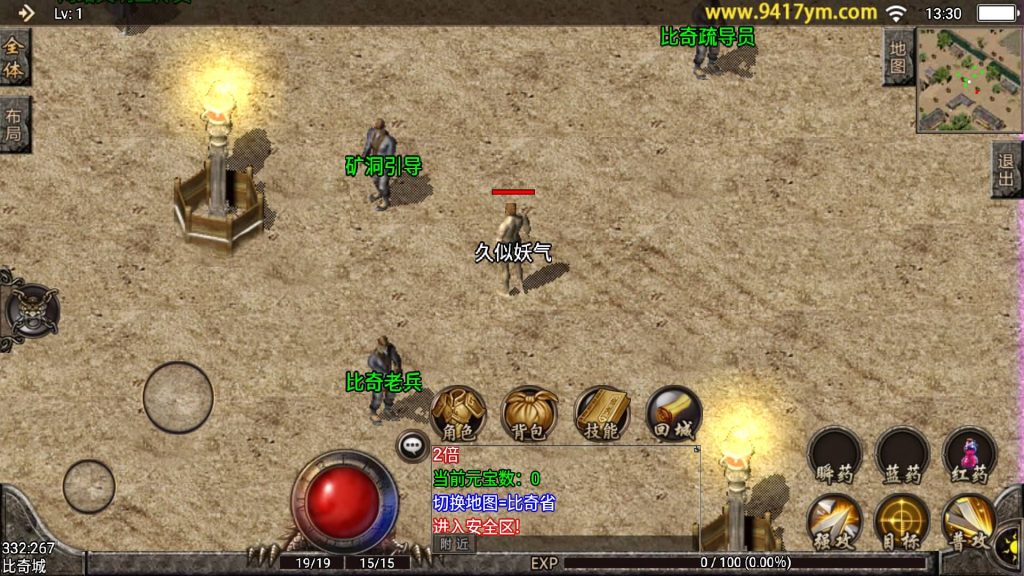This screenshot has width=1024, height=576.
Task: Activate the 强攻 forced attack skill
Action: pyautogui.click(x=835, y=521)
